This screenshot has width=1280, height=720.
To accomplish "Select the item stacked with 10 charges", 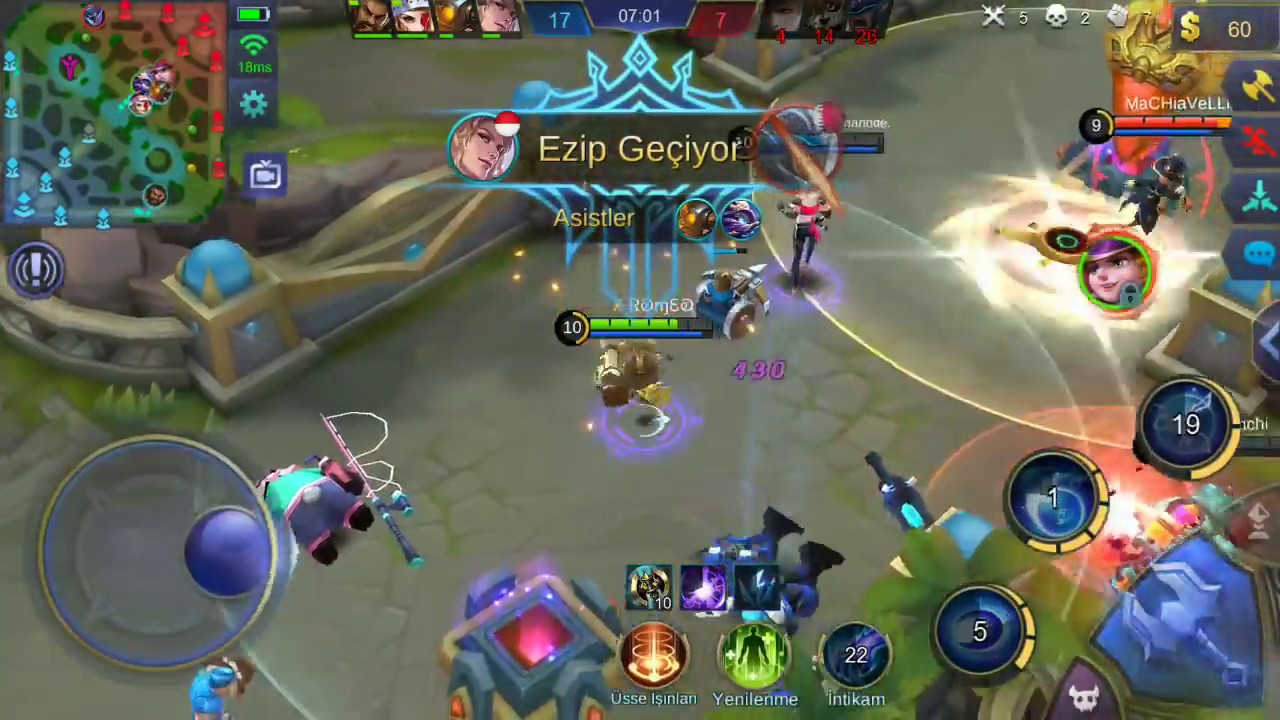I will pos(651,585).
